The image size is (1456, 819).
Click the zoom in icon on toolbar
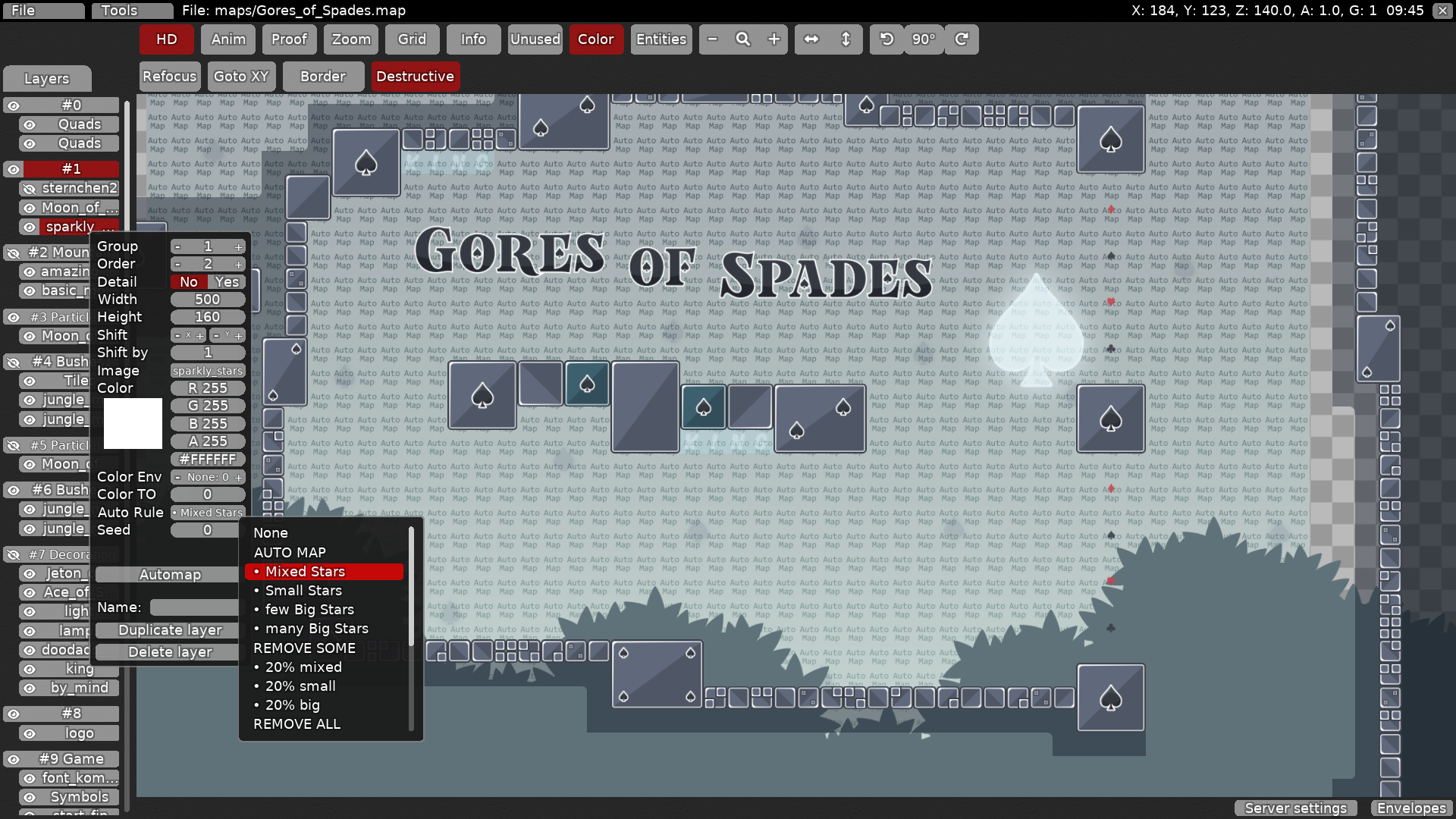click(x=773, y=39)
